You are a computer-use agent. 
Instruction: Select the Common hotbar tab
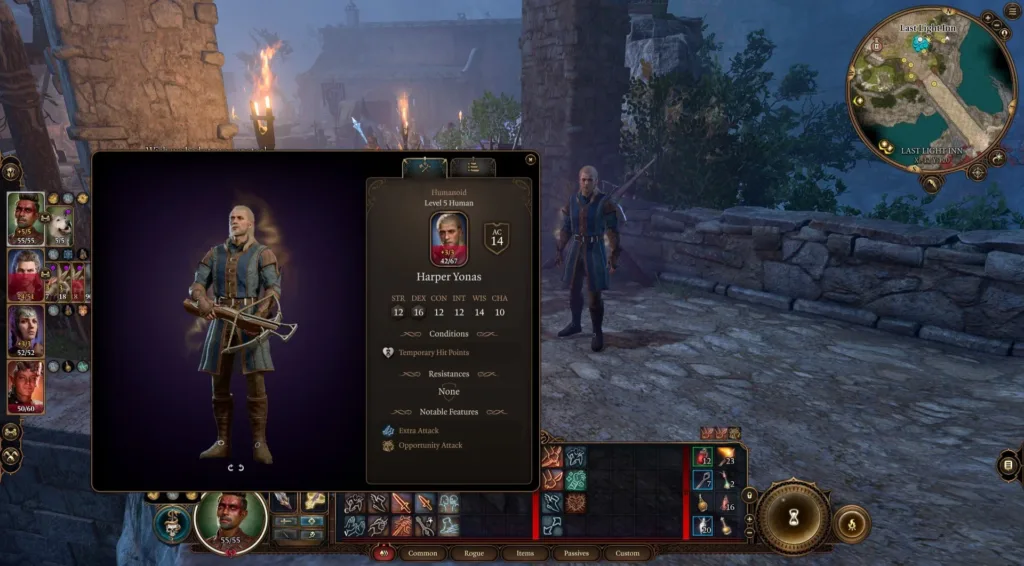click(x=423, y=553)
